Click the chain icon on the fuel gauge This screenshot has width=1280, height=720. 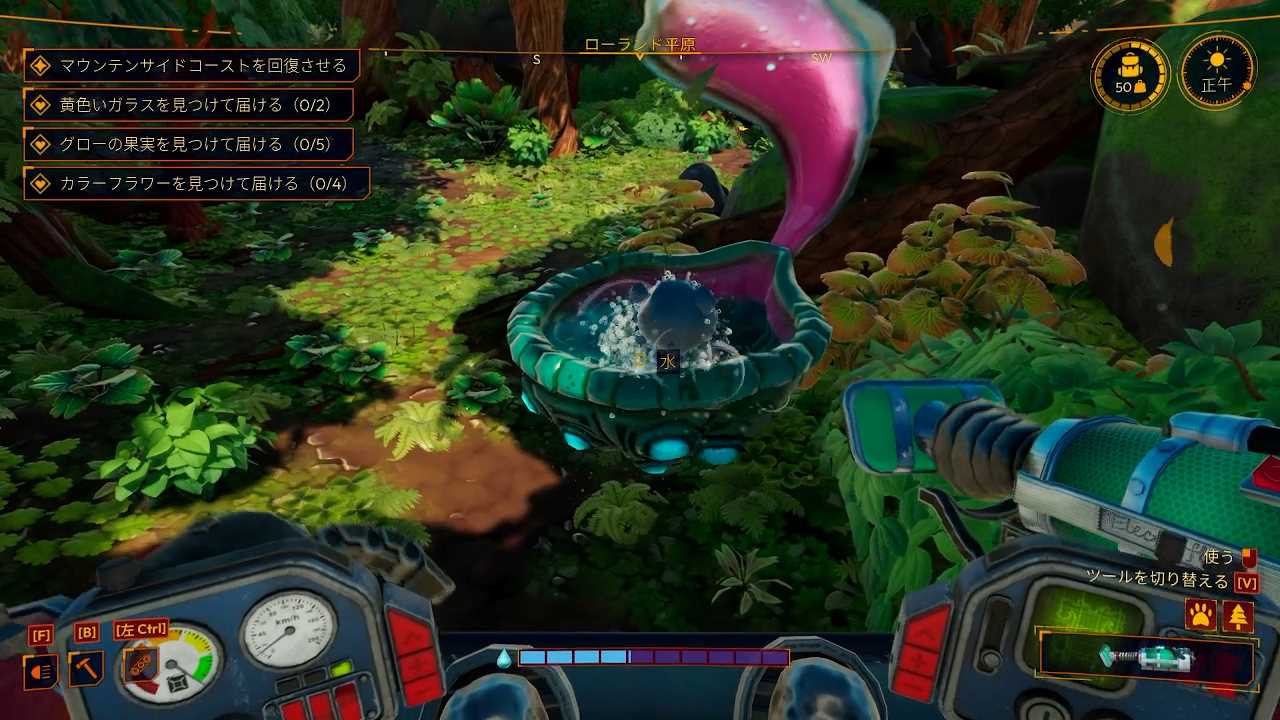(x=141, y=665)
